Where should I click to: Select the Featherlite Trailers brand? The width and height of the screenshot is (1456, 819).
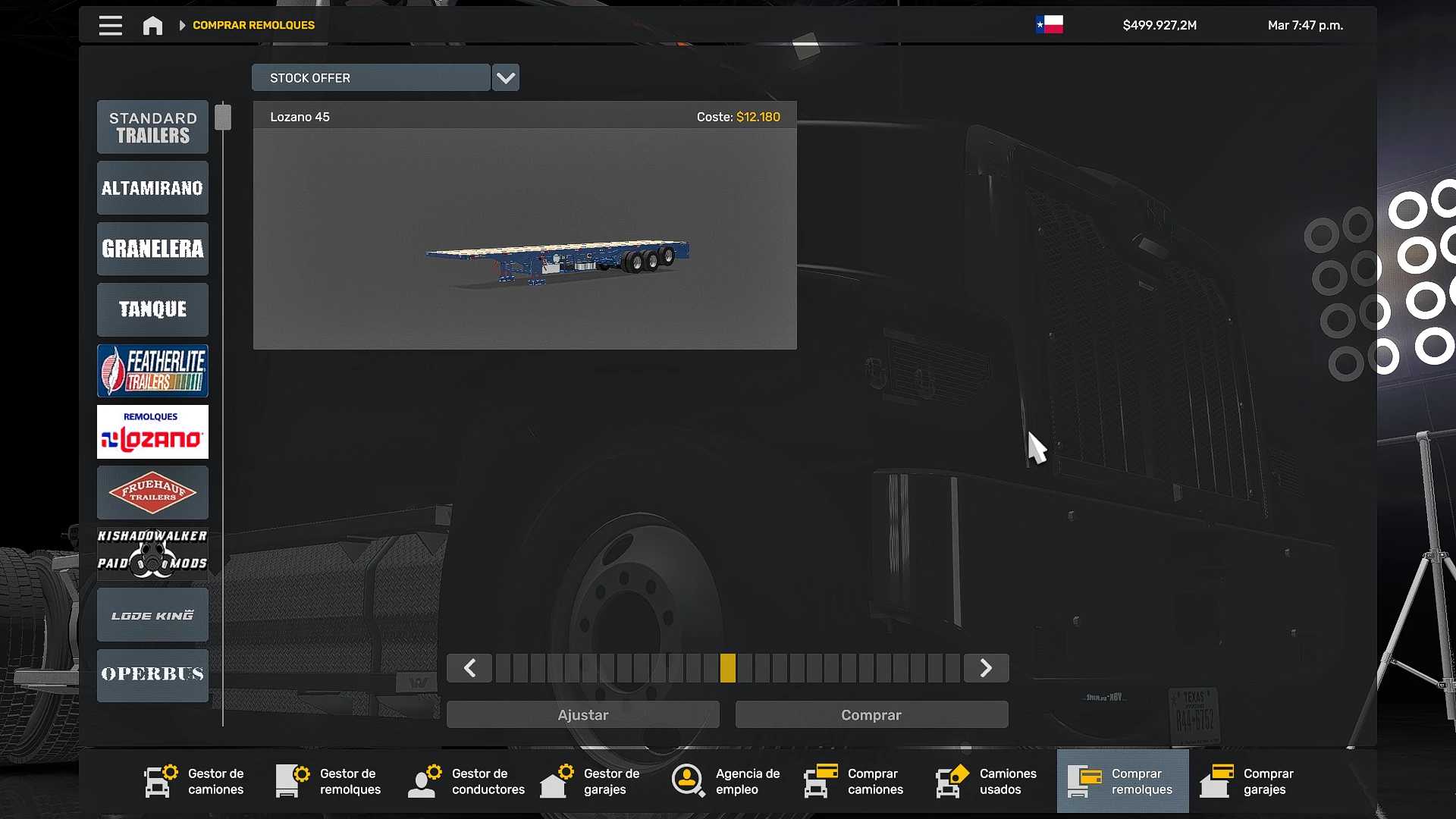click(152, 371)
